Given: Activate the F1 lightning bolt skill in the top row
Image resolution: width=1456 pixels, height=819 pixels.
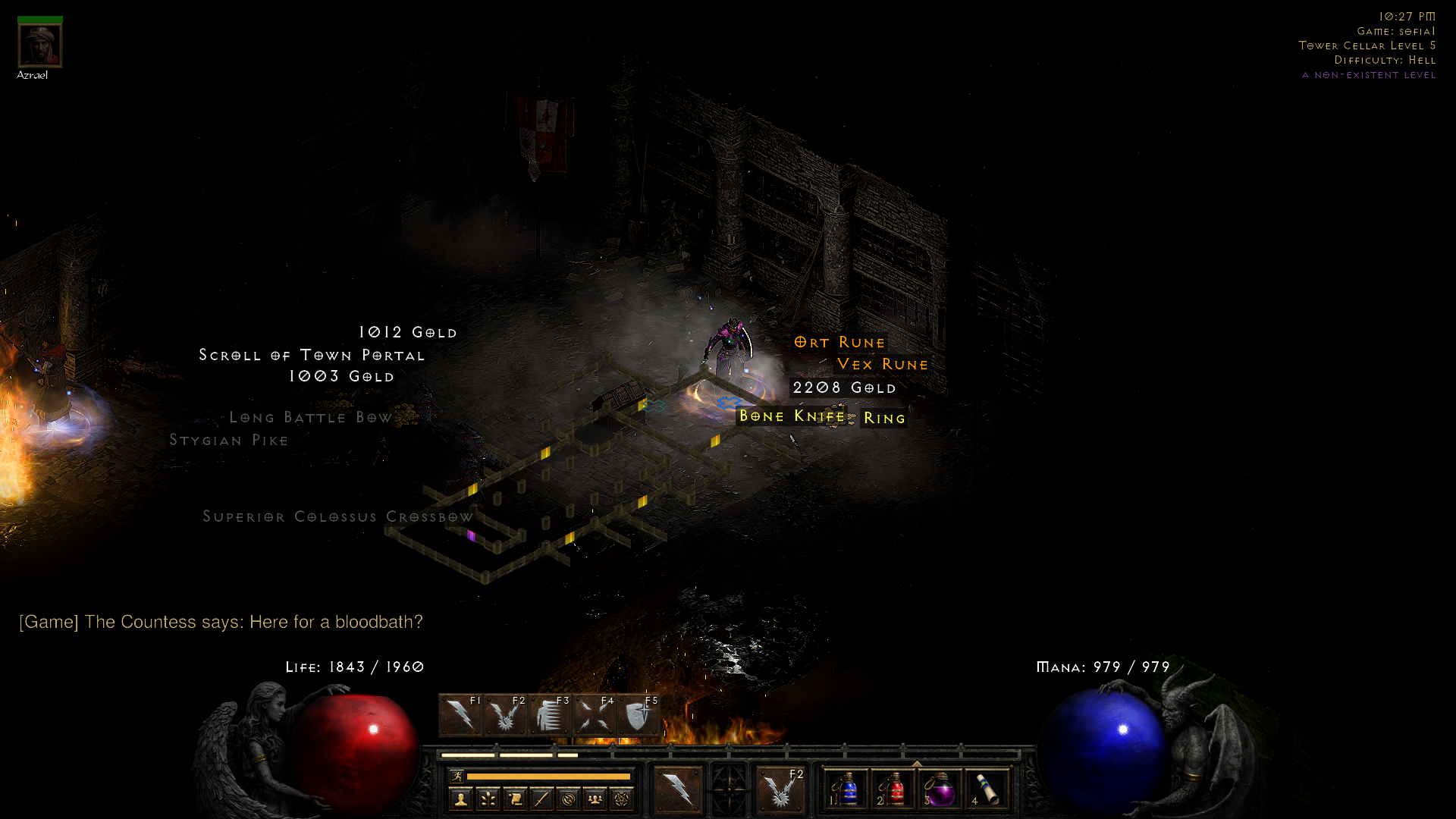Looking at the screenshot, I should [460, 715].
